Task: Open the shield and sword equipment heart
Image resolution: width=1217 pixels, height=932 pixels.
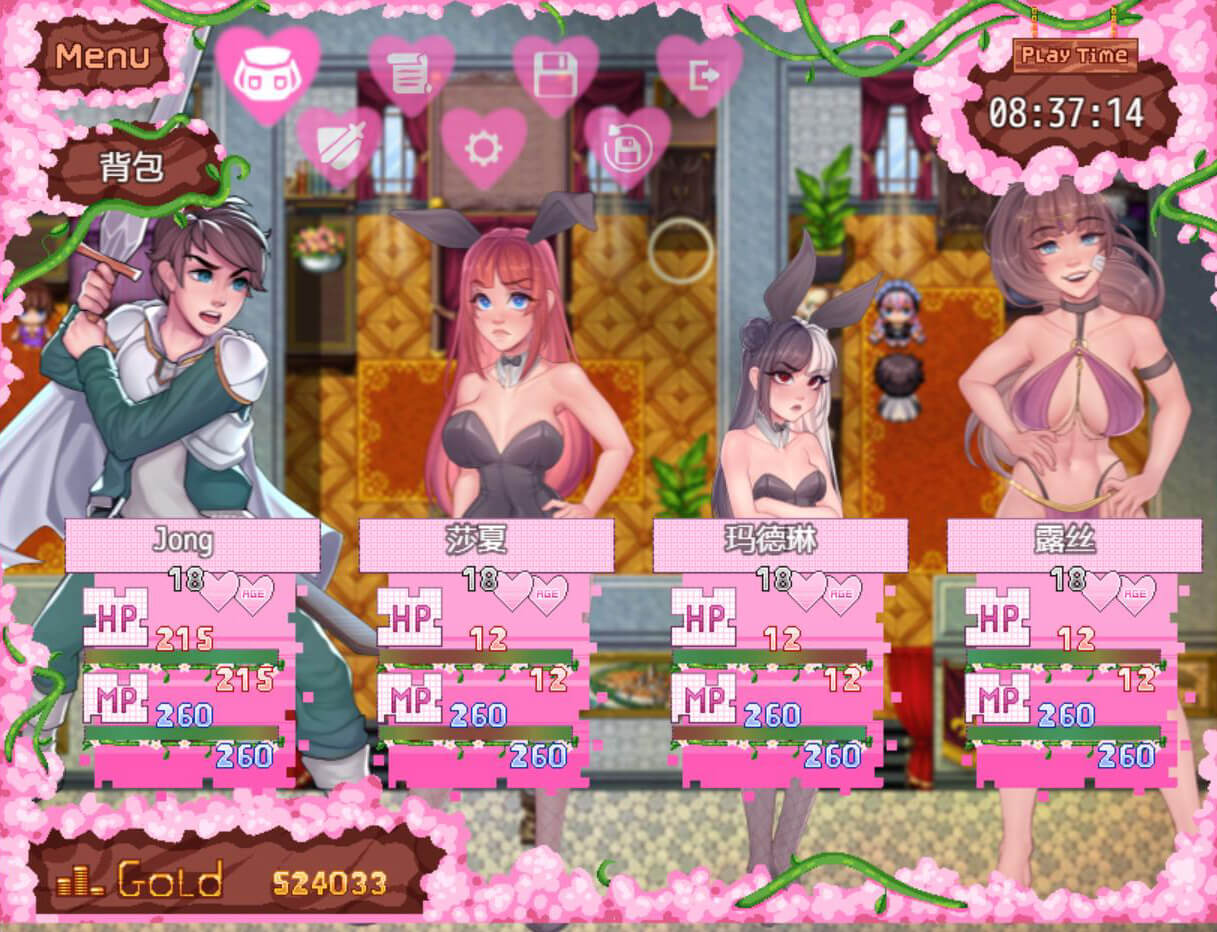Action: pyautogui.click(x=339, y=147)
